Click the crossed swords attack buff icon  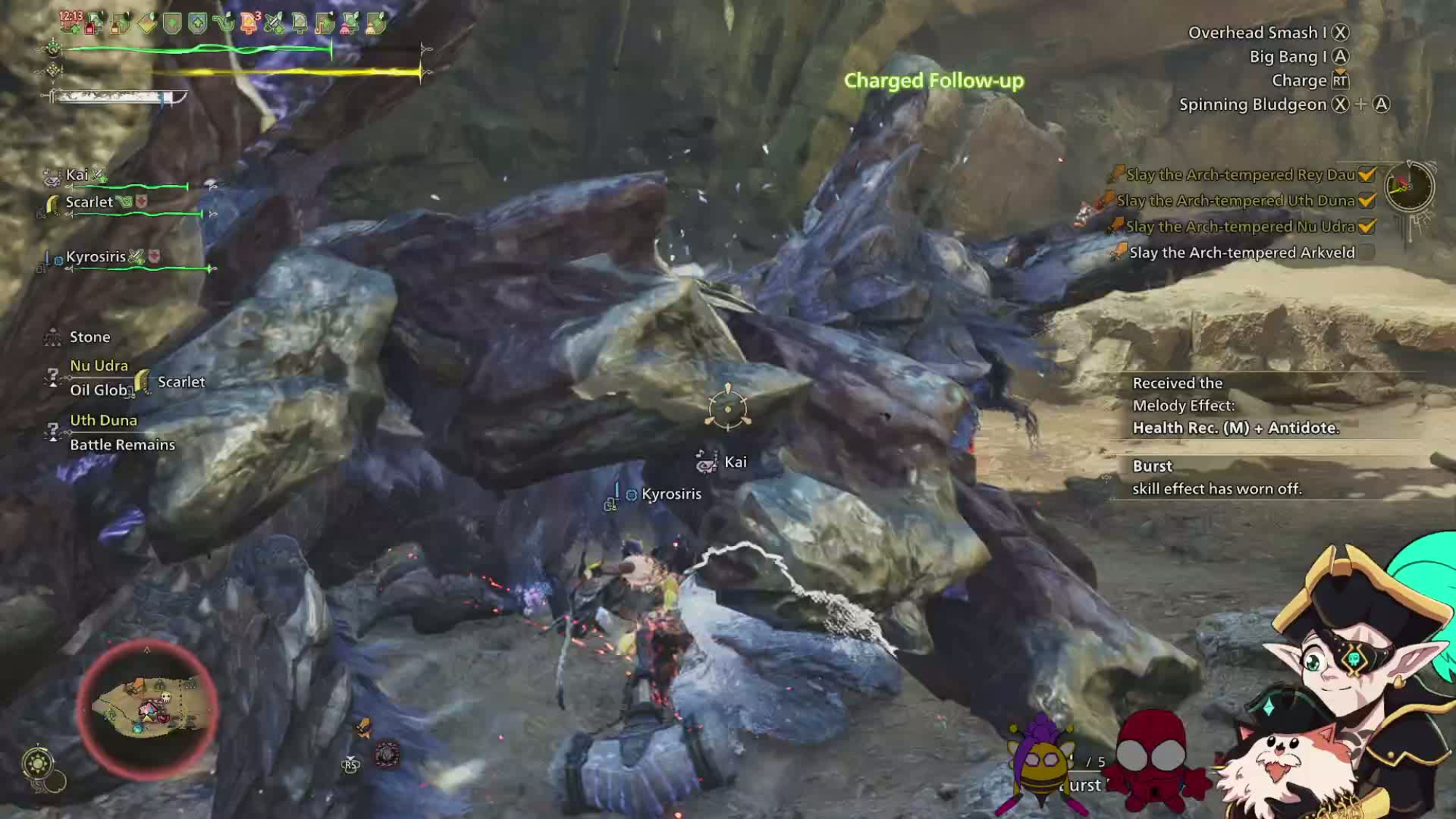coord(274,24)
